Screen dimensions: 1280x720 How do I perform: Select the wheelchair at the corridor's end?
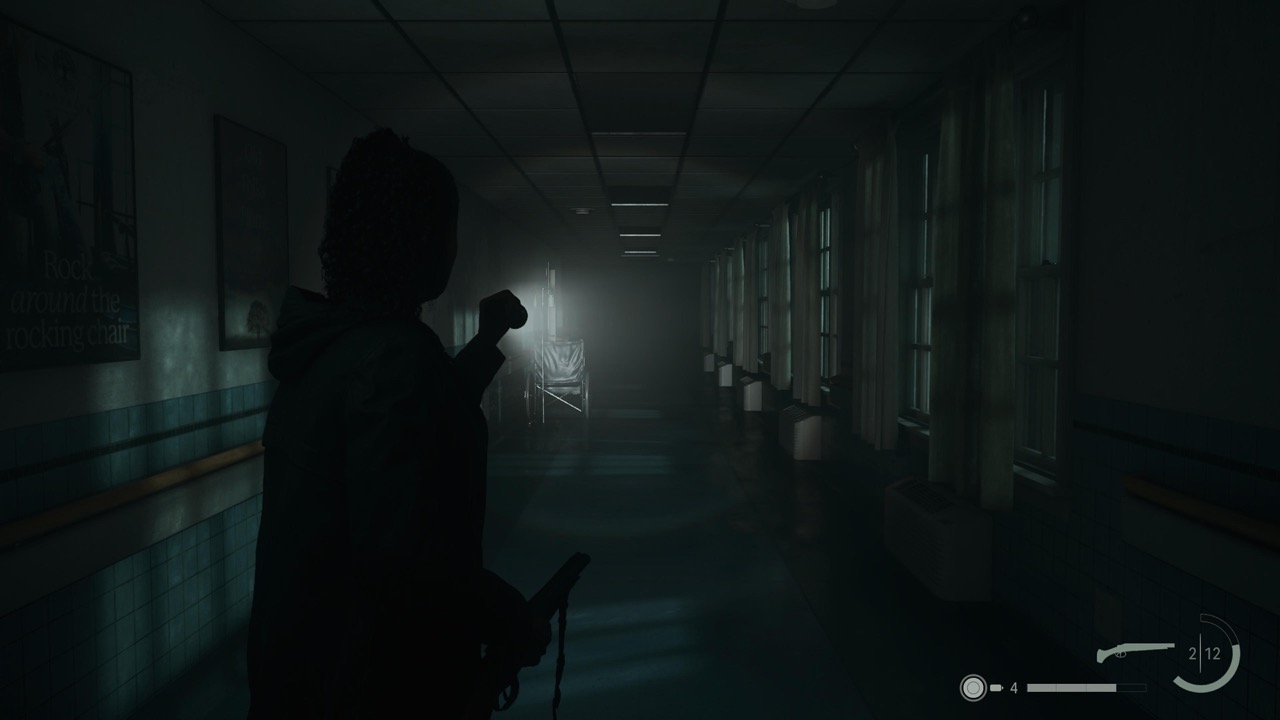click(x=560, y=370)
